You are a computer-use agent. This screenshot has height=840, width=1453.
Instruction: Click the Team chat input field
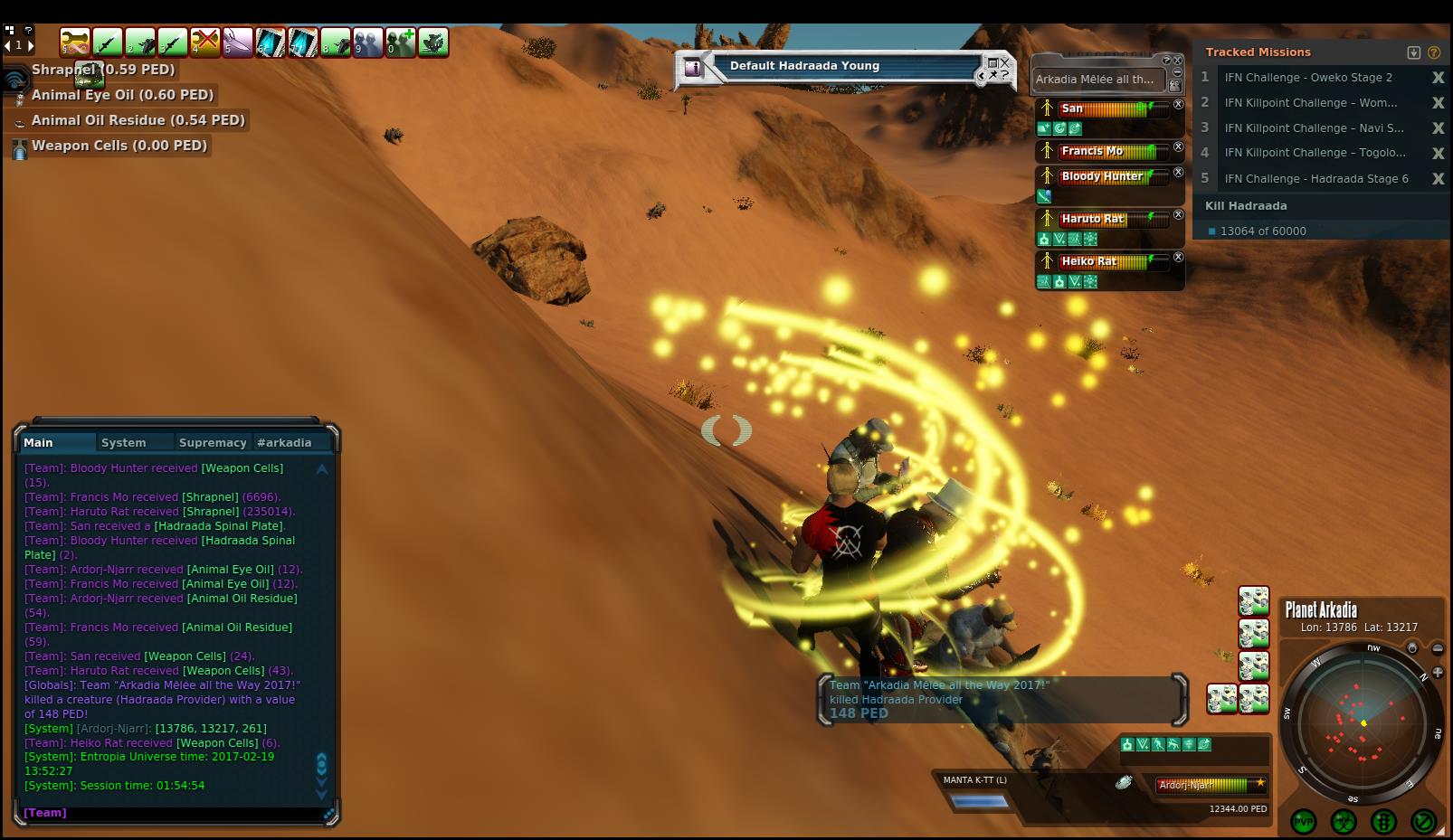172,813
